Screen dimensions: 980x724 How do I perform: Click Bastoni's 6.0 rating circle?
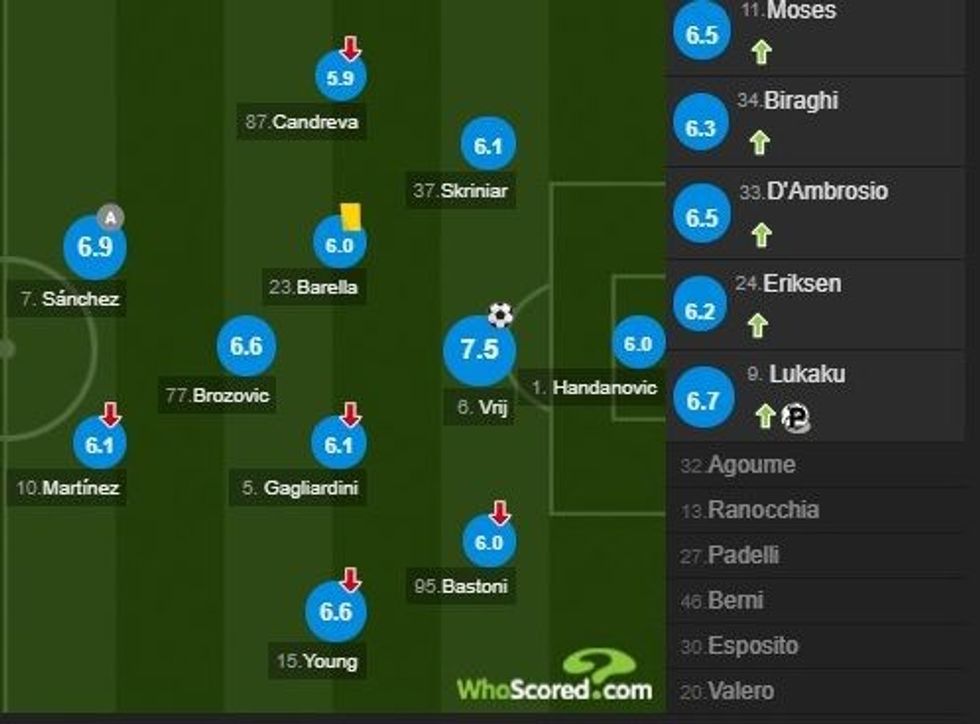coord(489,542)
